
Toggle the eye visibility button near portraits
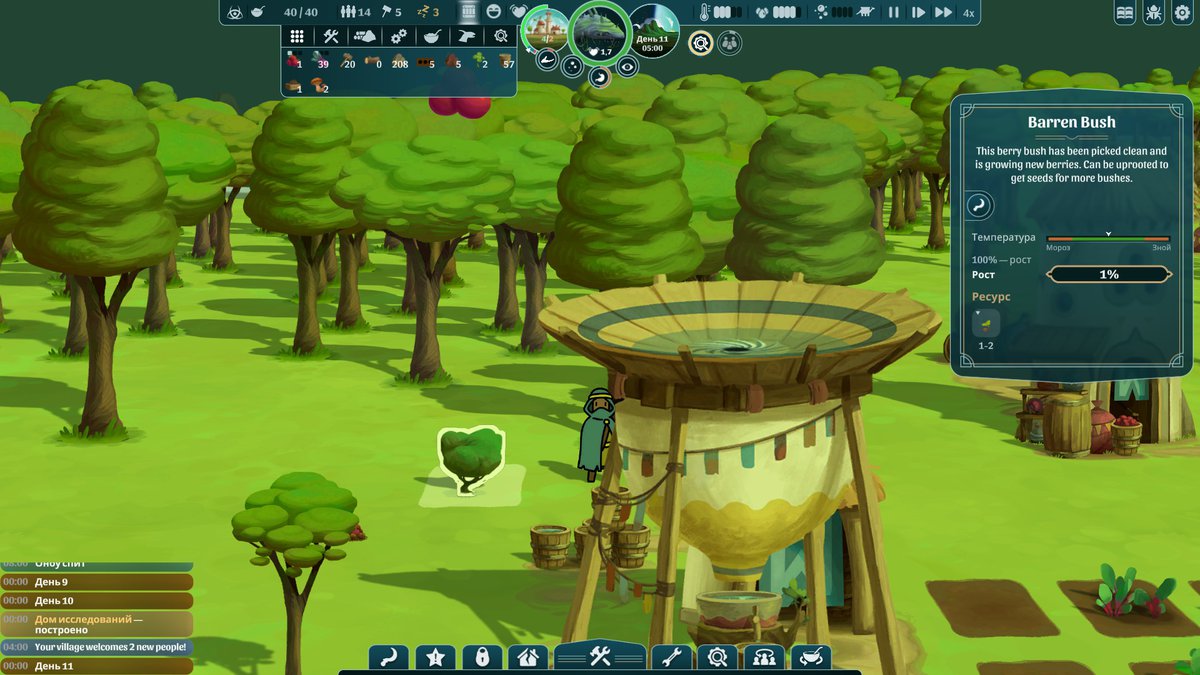point(627,67)
